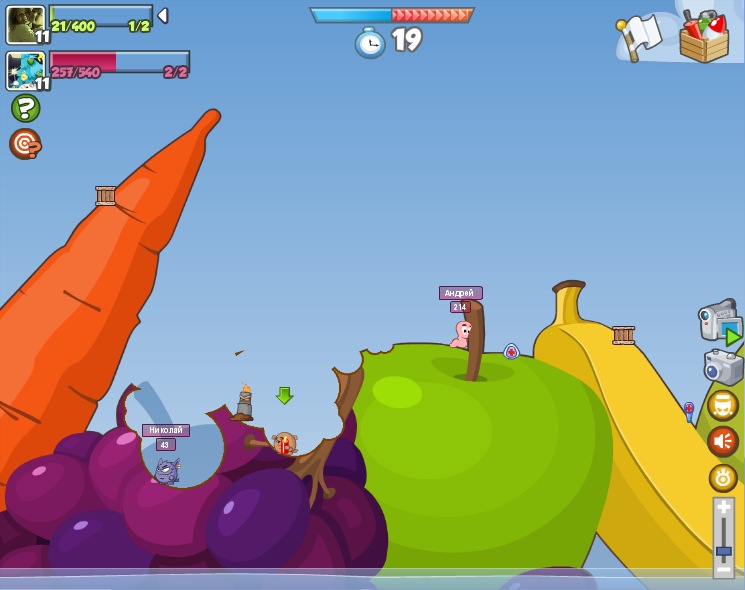Click the round orange light button
The width and height of the screenshot is (745, 590).
[x=722, y=477]
